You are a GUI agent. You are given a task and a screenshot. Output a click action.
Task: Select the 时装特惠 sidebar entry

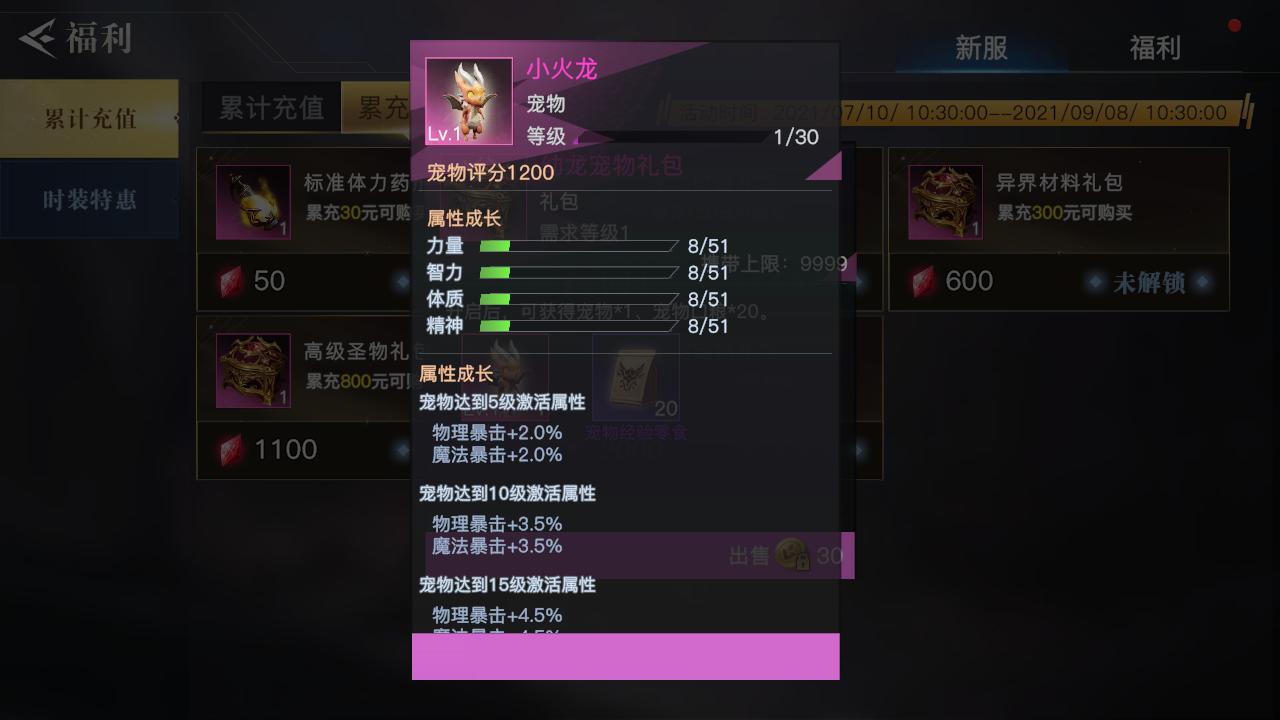click(88, 198)
